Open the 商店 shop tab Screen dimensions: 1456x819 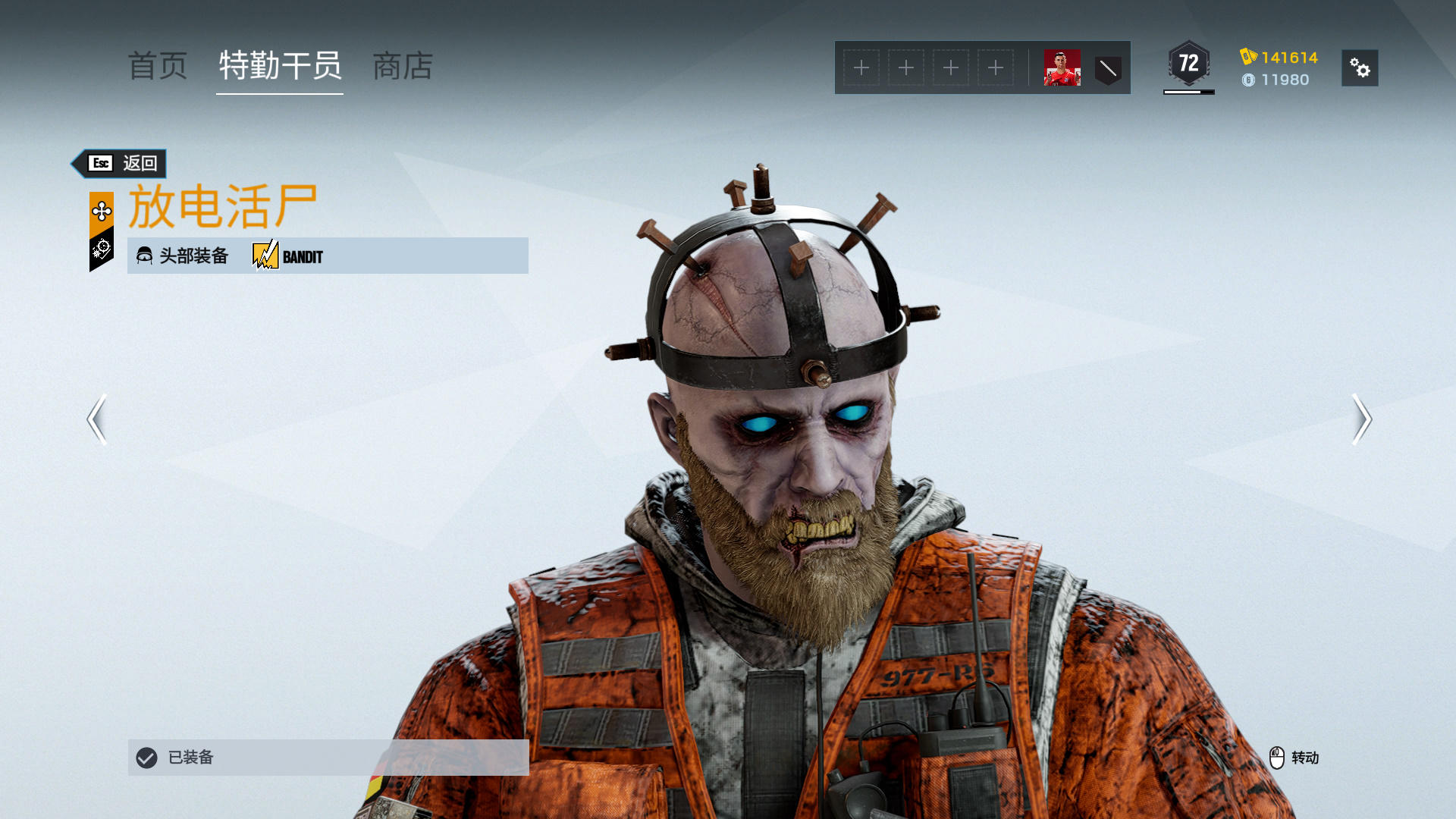point(403,67)
